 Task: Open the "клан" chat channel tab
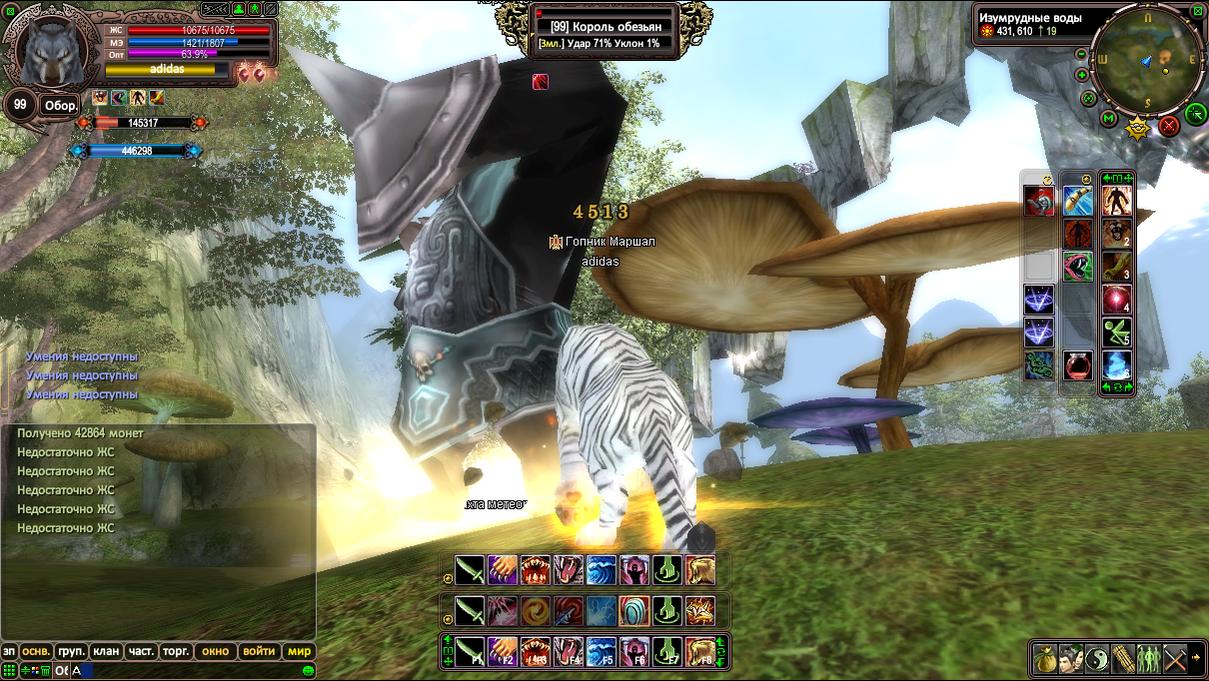pyautogui.click(x=106, y=651)
